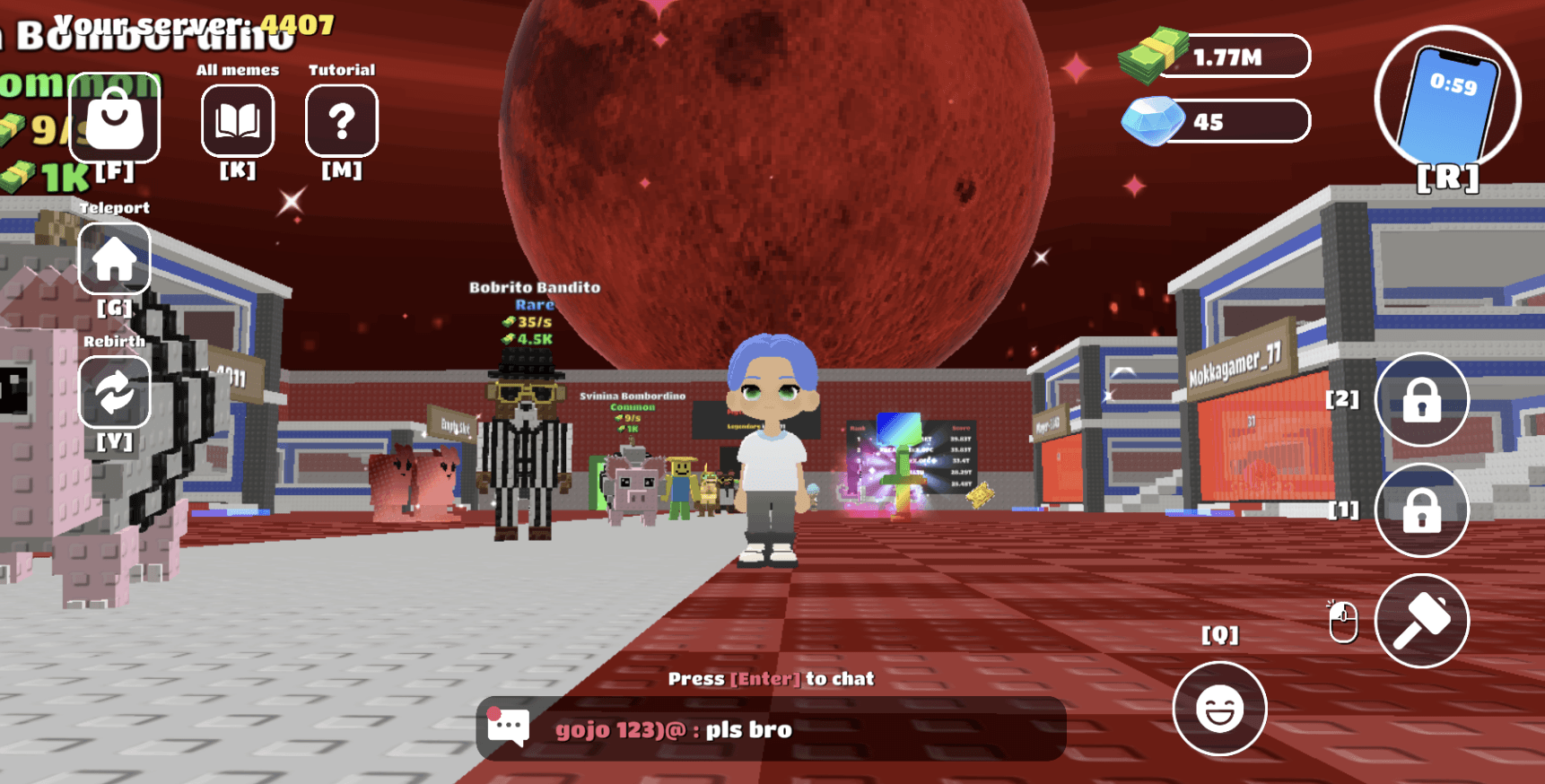
Task: Open the Shop with the bag icon
Action: [114, 119]
